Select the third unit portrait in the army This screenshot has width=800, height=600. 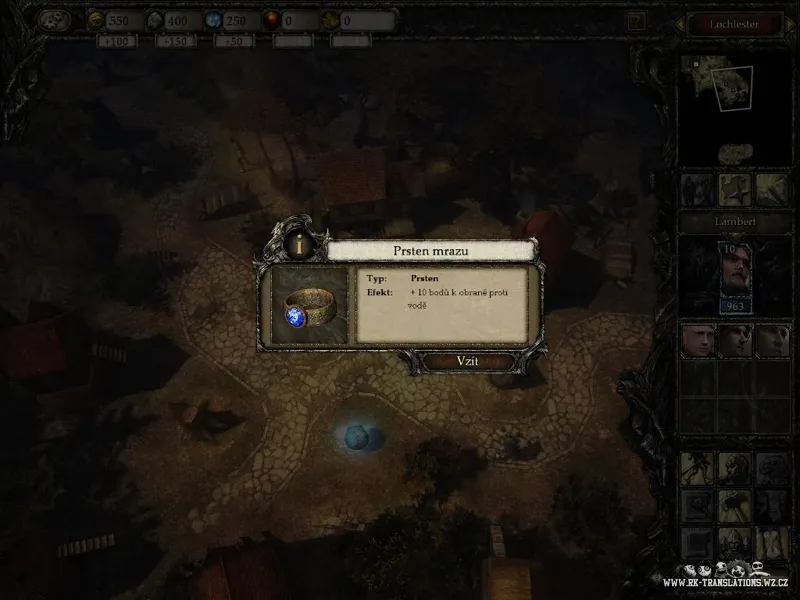click(x=771, y=340)
